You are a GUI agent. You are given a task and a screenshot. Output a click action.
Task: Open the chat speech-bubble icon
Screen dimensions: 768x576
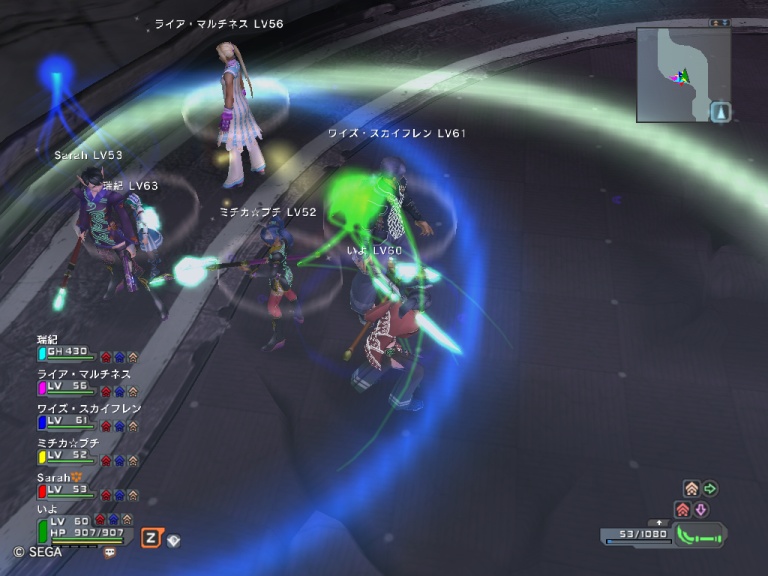109,551
